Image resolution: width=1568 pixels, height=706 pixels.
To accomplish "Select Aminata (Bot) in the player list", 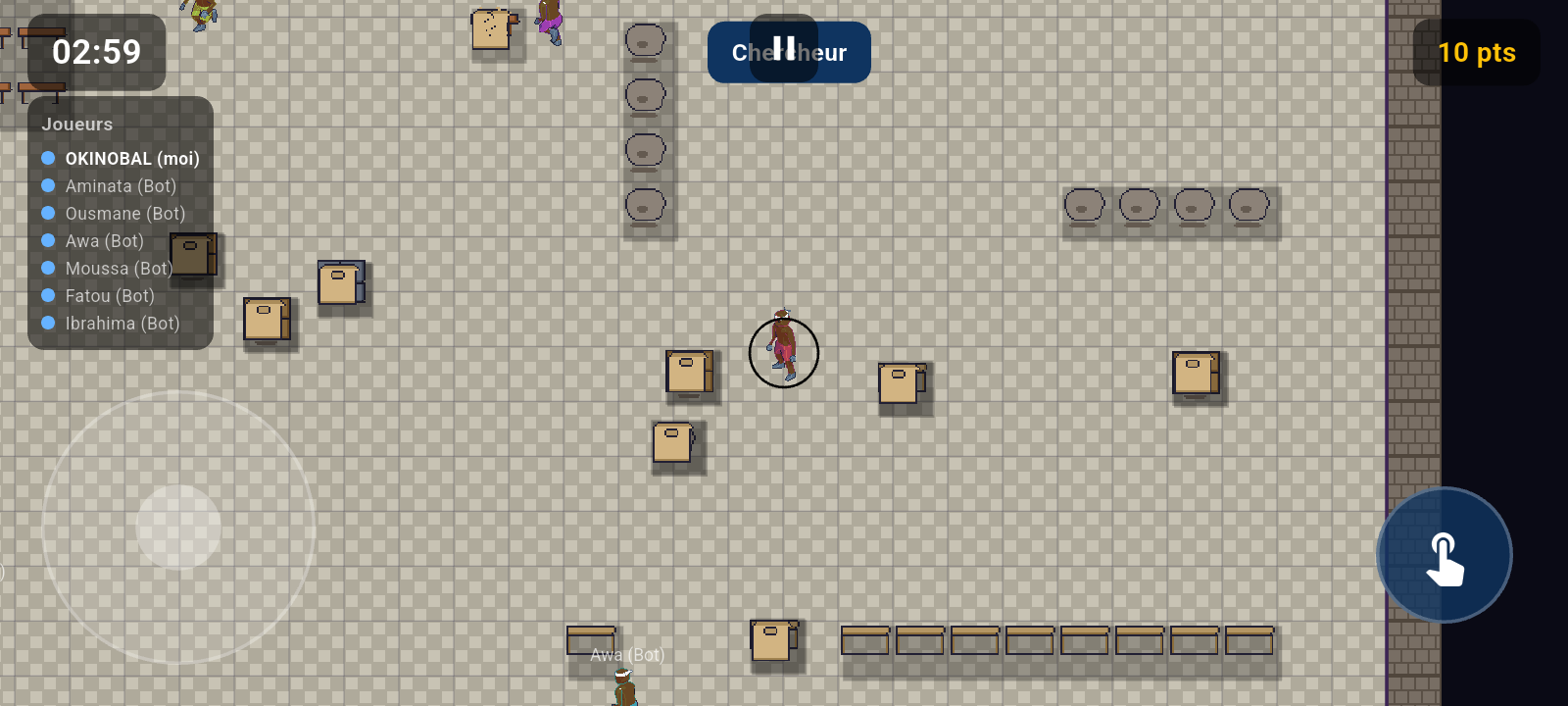I will point(121,185).
